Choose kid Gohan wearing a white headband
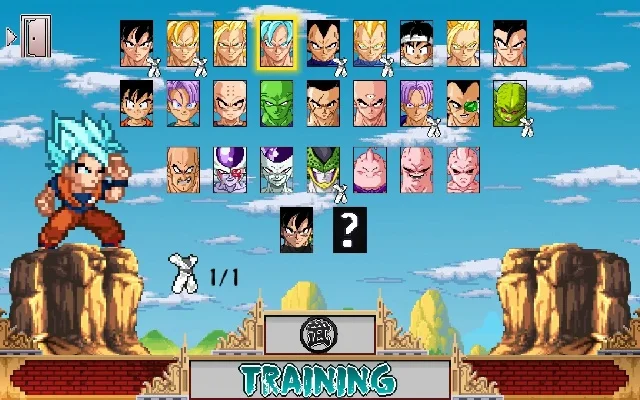This screenshot has height=400, width=640. point(416,44)
